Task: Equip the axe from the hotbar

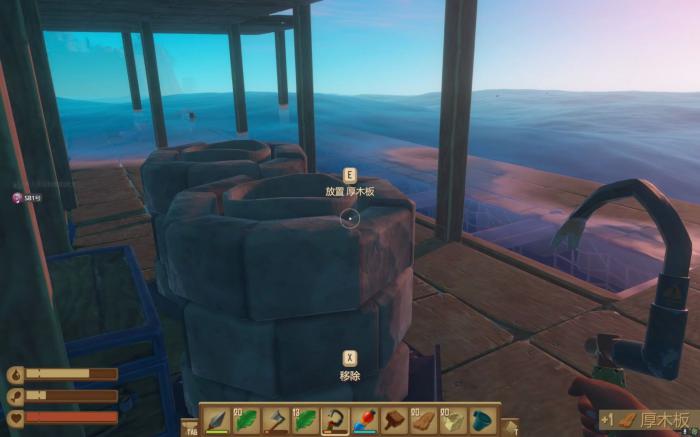Action: click(x=275, y=420)
